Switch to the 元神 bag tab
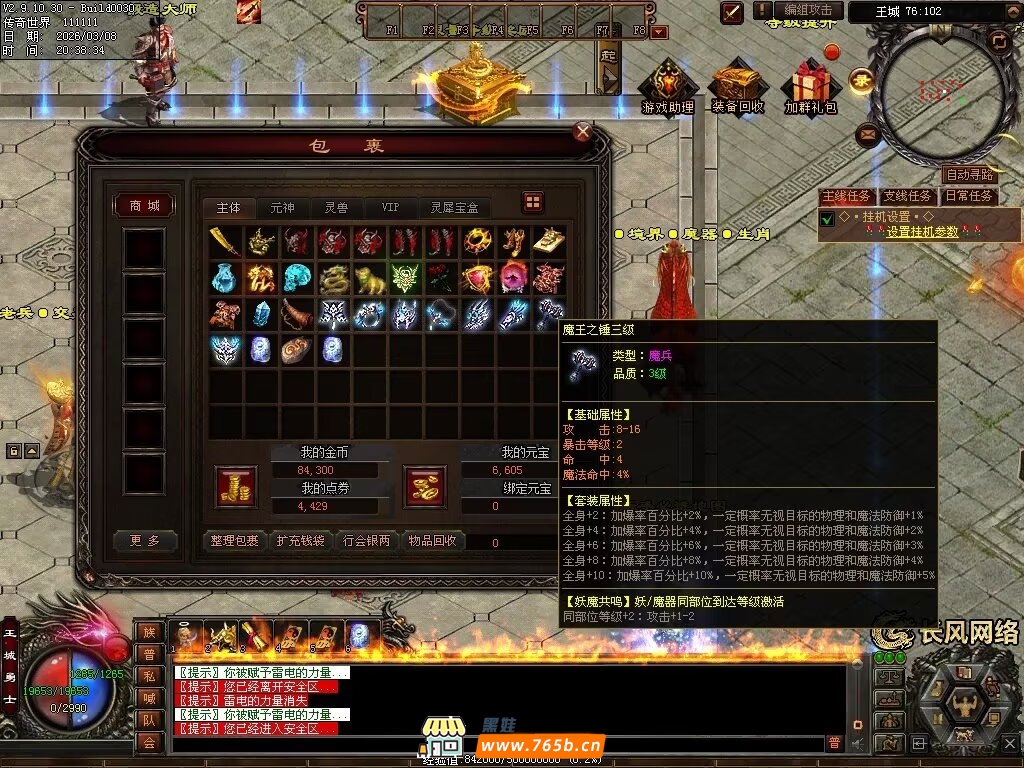The image size is (1024, 768). tap(282, 208)
